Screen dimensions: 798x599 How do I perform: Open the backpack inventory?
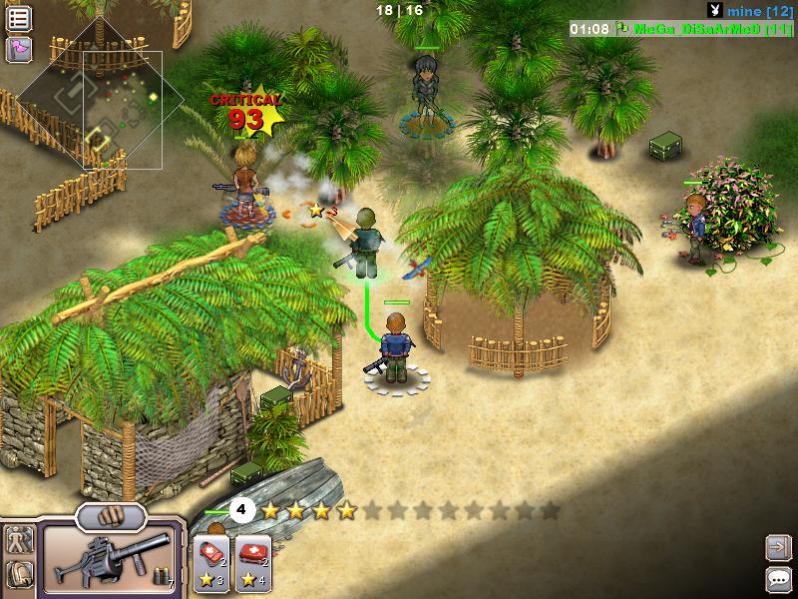(20, 575)
